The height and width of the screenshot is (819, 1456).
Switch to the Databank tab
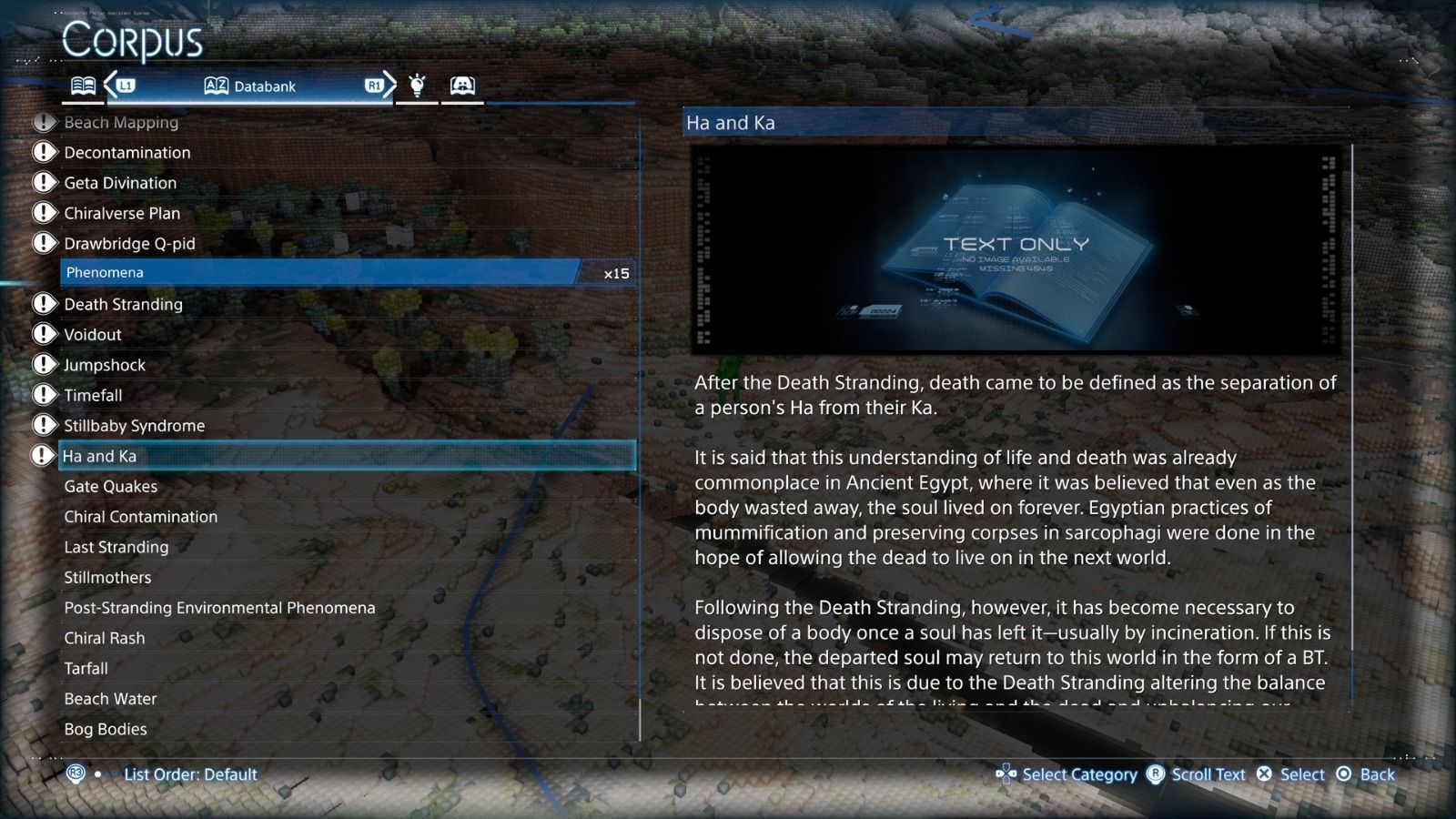click(264, 86)
